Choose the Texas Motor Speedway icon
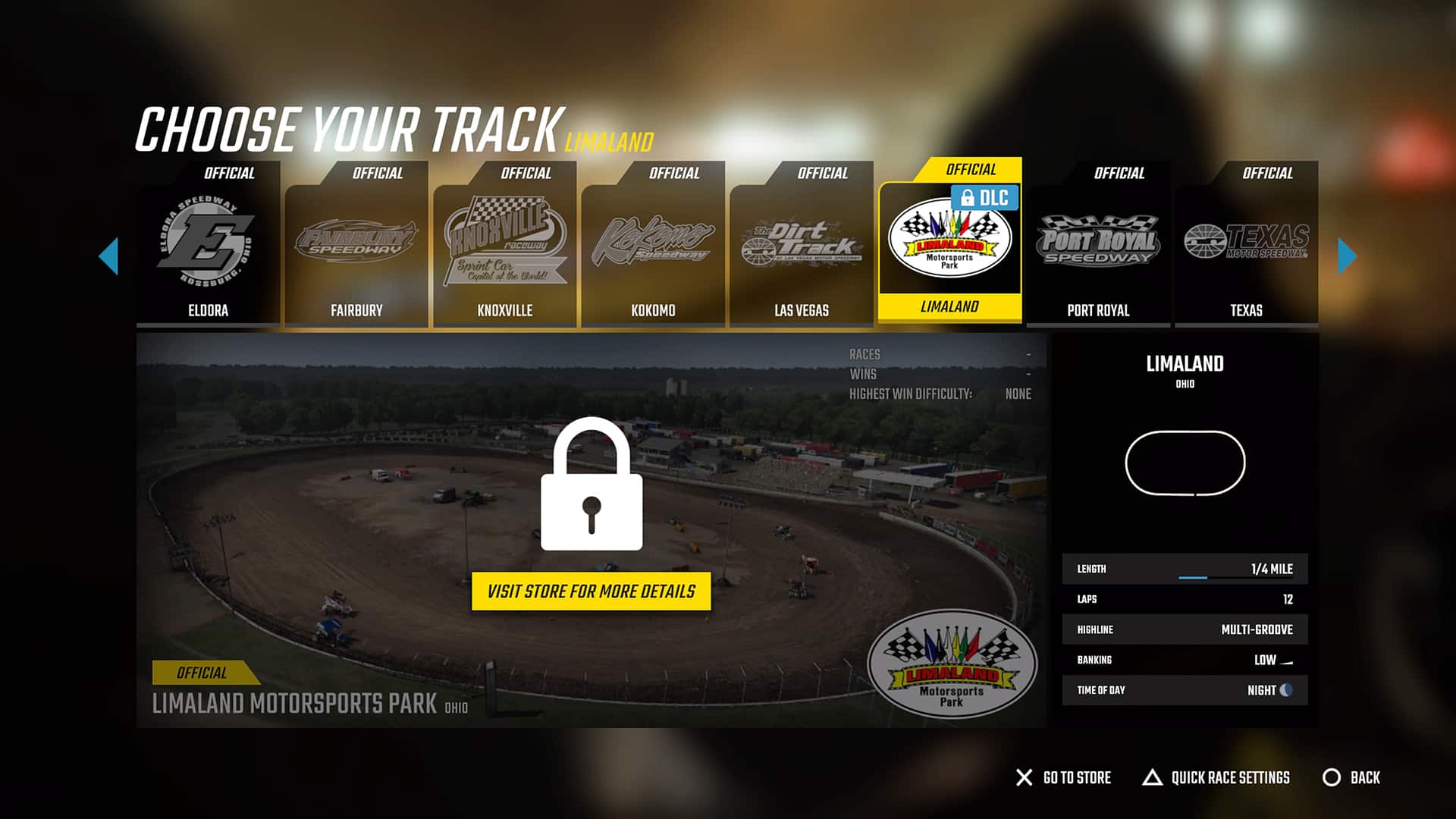Image resolution: width=1456 pixels, height=819 pixels. click(1246, 239)
